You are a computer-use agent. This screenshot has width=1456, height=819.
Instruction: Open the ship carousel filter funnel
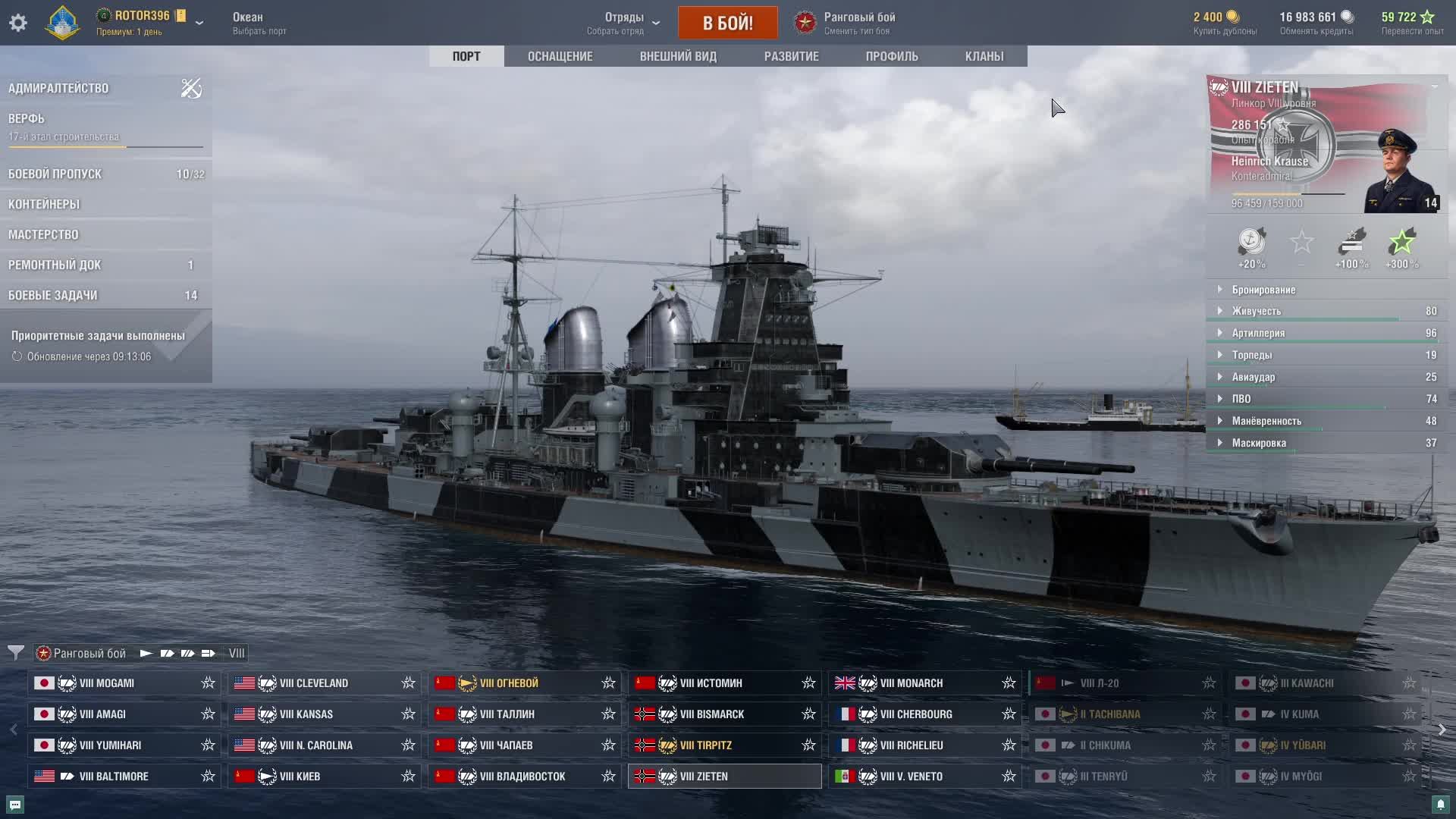(x=15, y=652)
